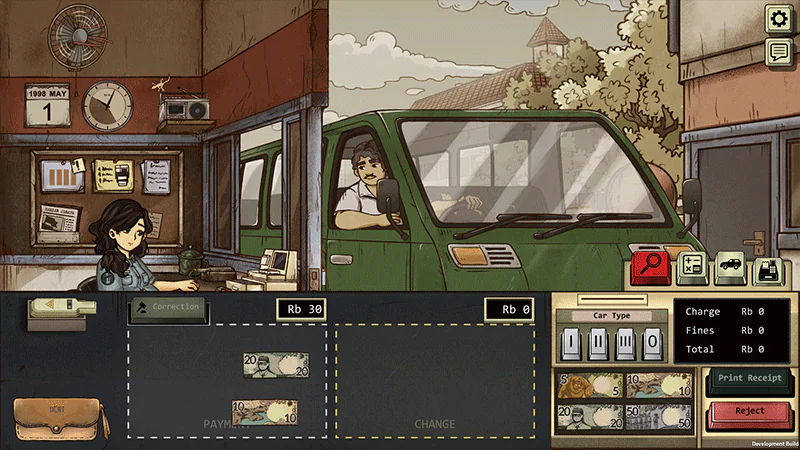Open the chat log speech bubble
Viewport: 800px width, 450px height.
[x=779, y=52]
